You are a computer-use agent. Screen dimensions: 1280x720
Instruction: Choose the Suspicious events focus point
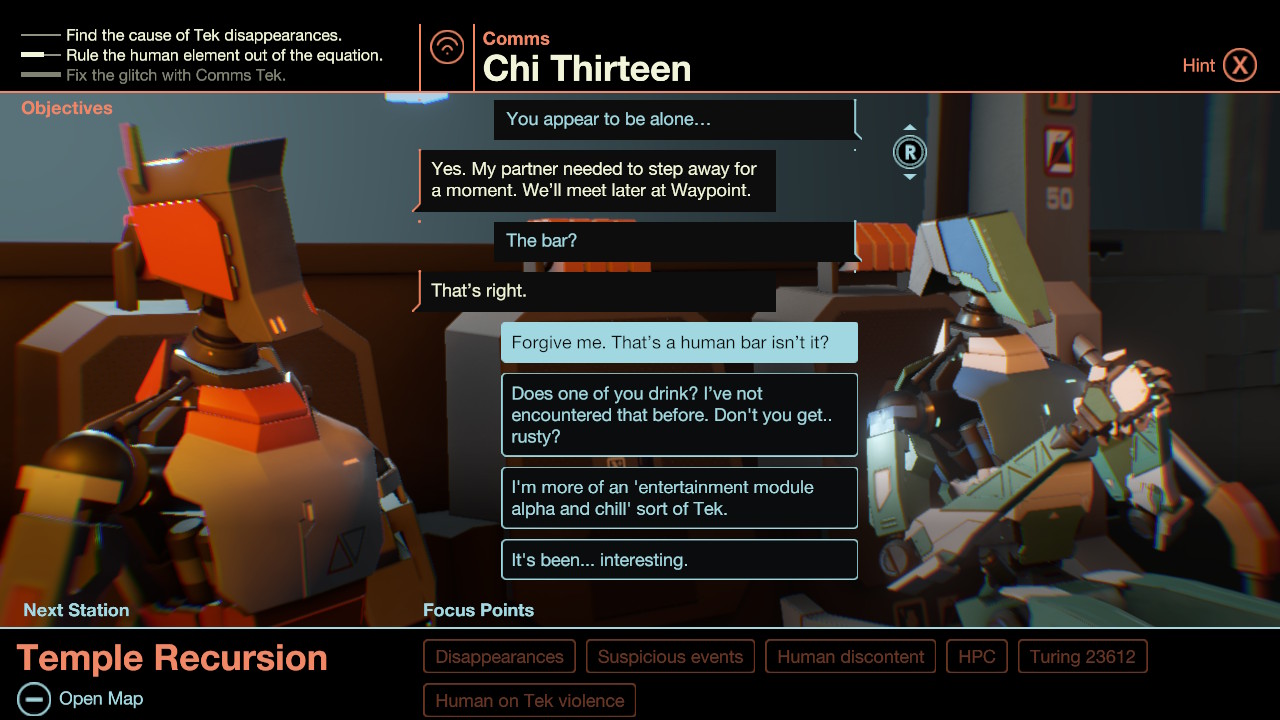(x=670, y=657)
